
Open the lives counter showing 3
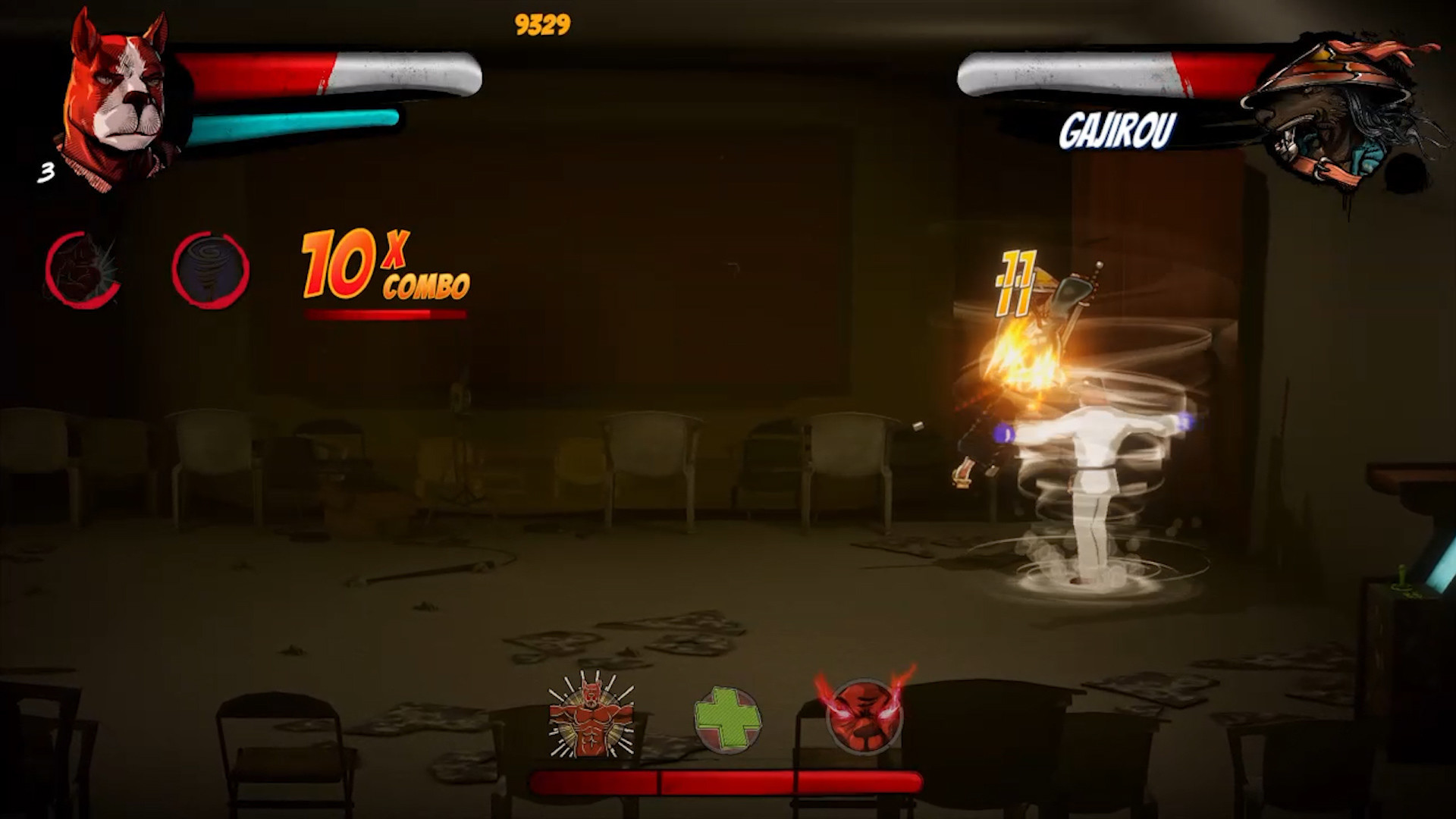coord(45,173)
